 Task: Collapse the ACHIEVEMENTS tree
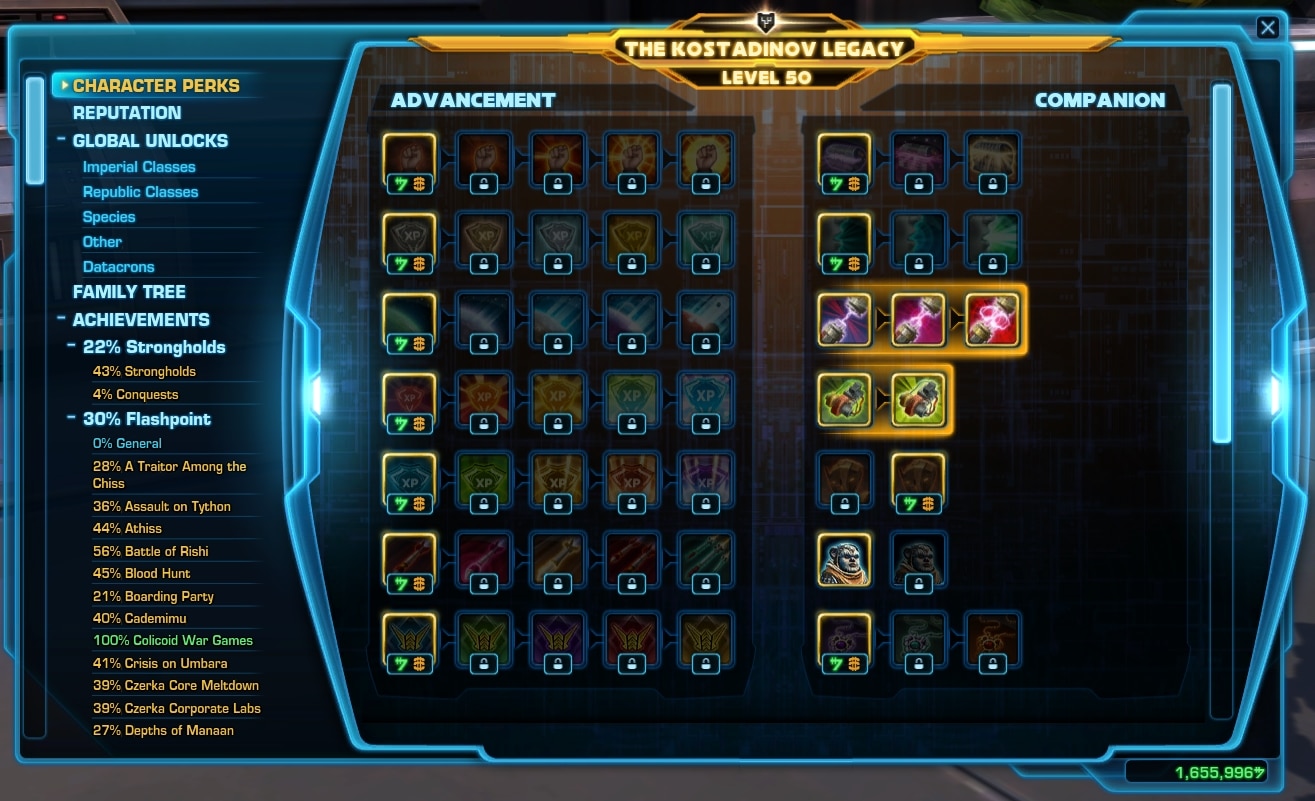60,320
